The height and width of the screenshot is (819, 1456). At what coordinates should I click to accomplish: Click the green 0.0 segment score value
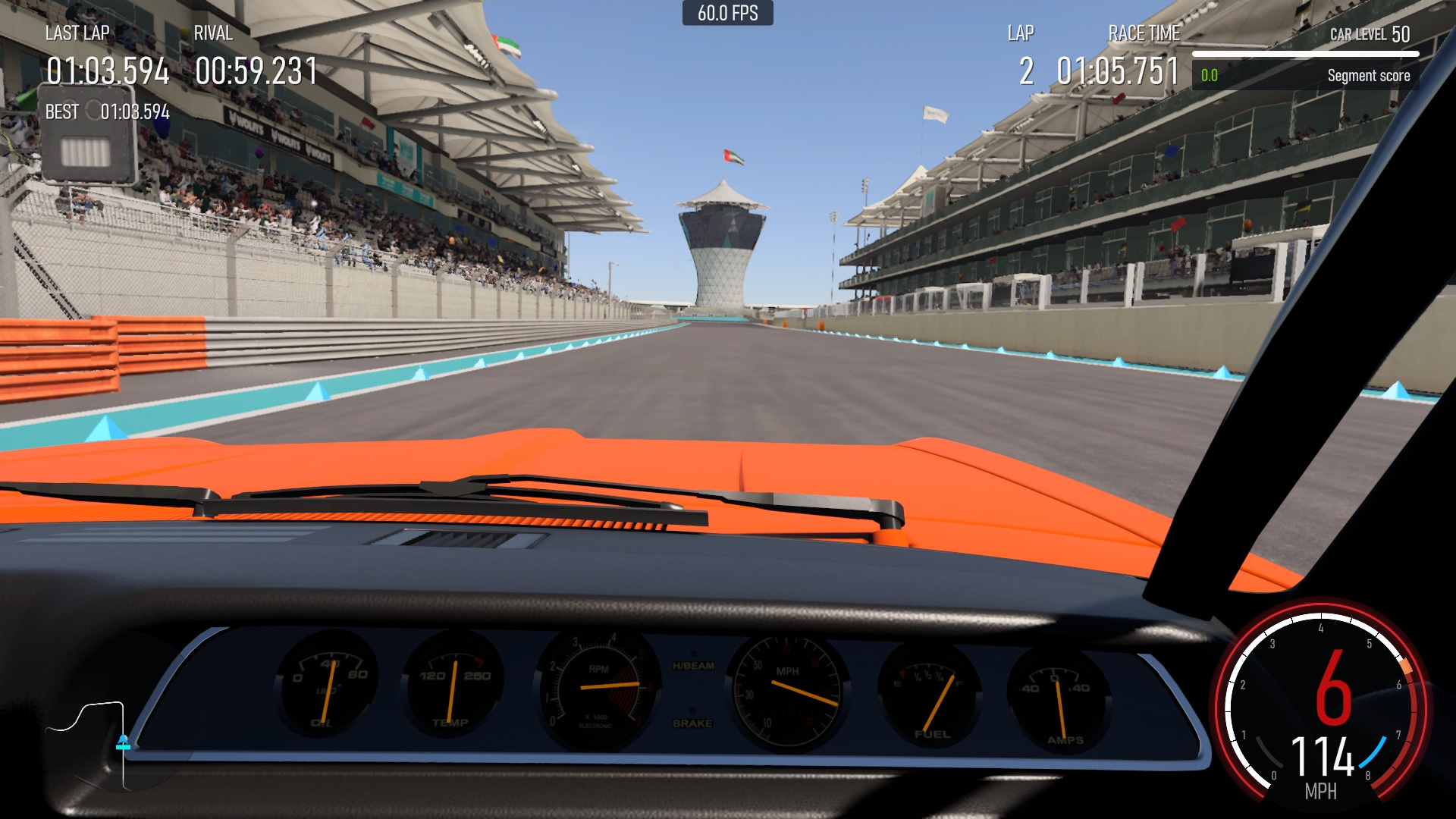1209,75
